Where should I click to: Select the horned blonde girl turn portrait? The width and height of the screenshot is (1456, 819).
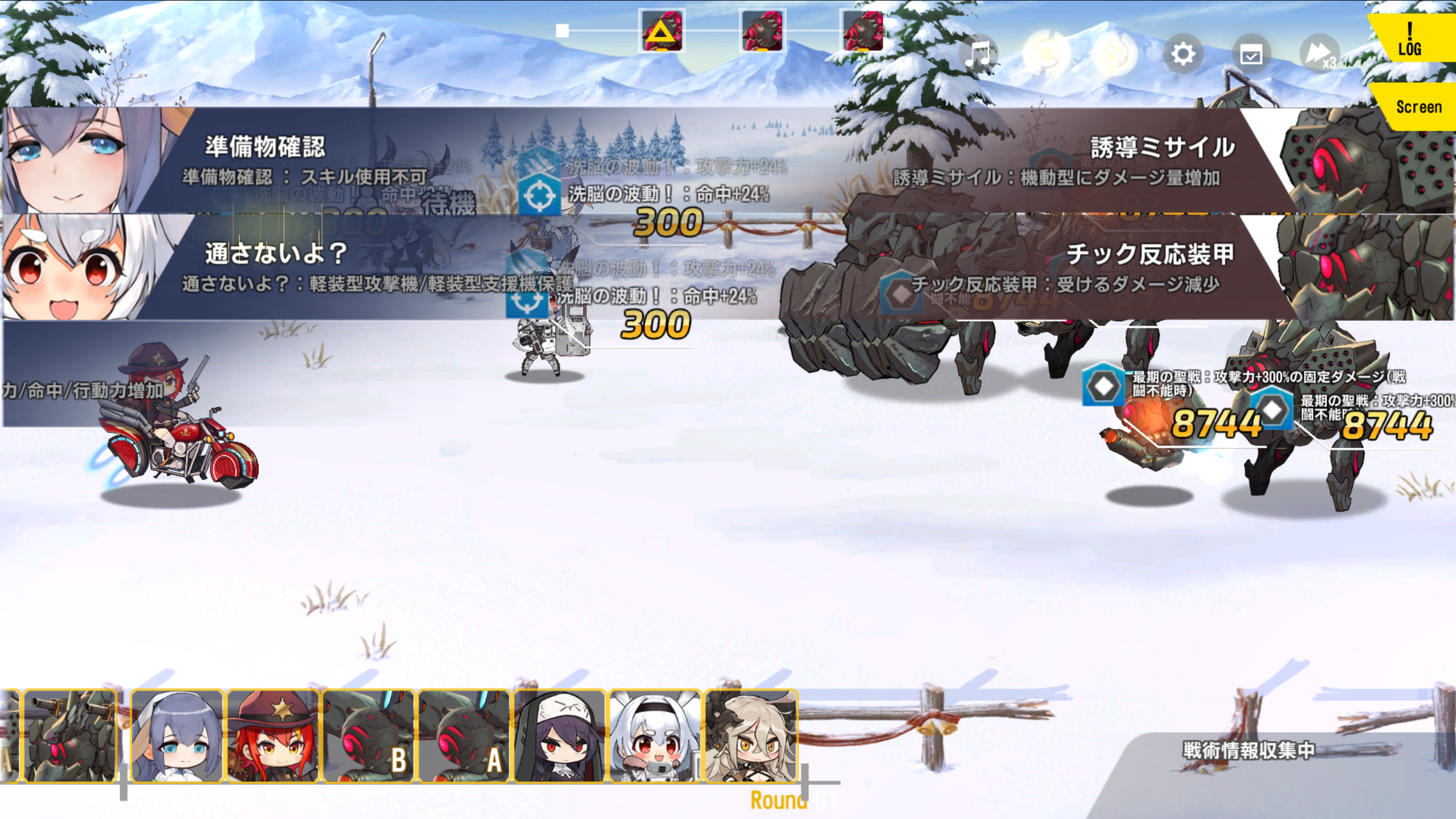(x=751, y=736)
